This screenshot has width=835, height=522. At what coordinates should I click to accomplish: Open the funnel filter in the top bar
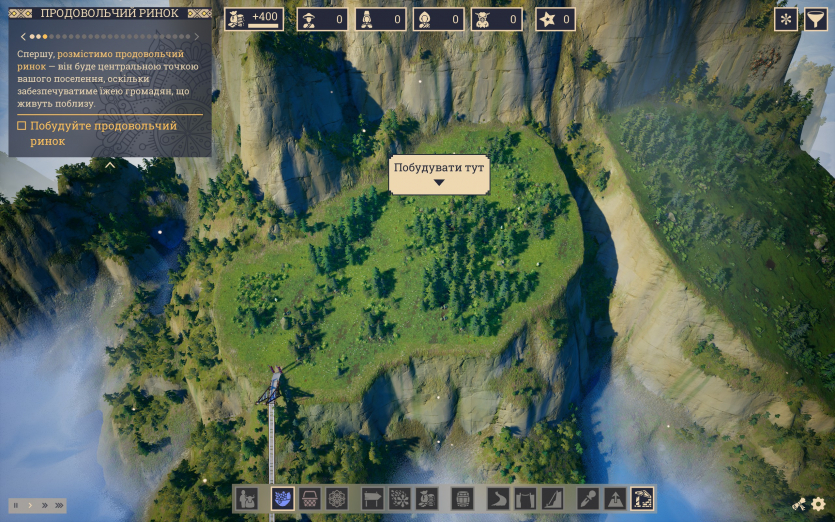point(816,19)
